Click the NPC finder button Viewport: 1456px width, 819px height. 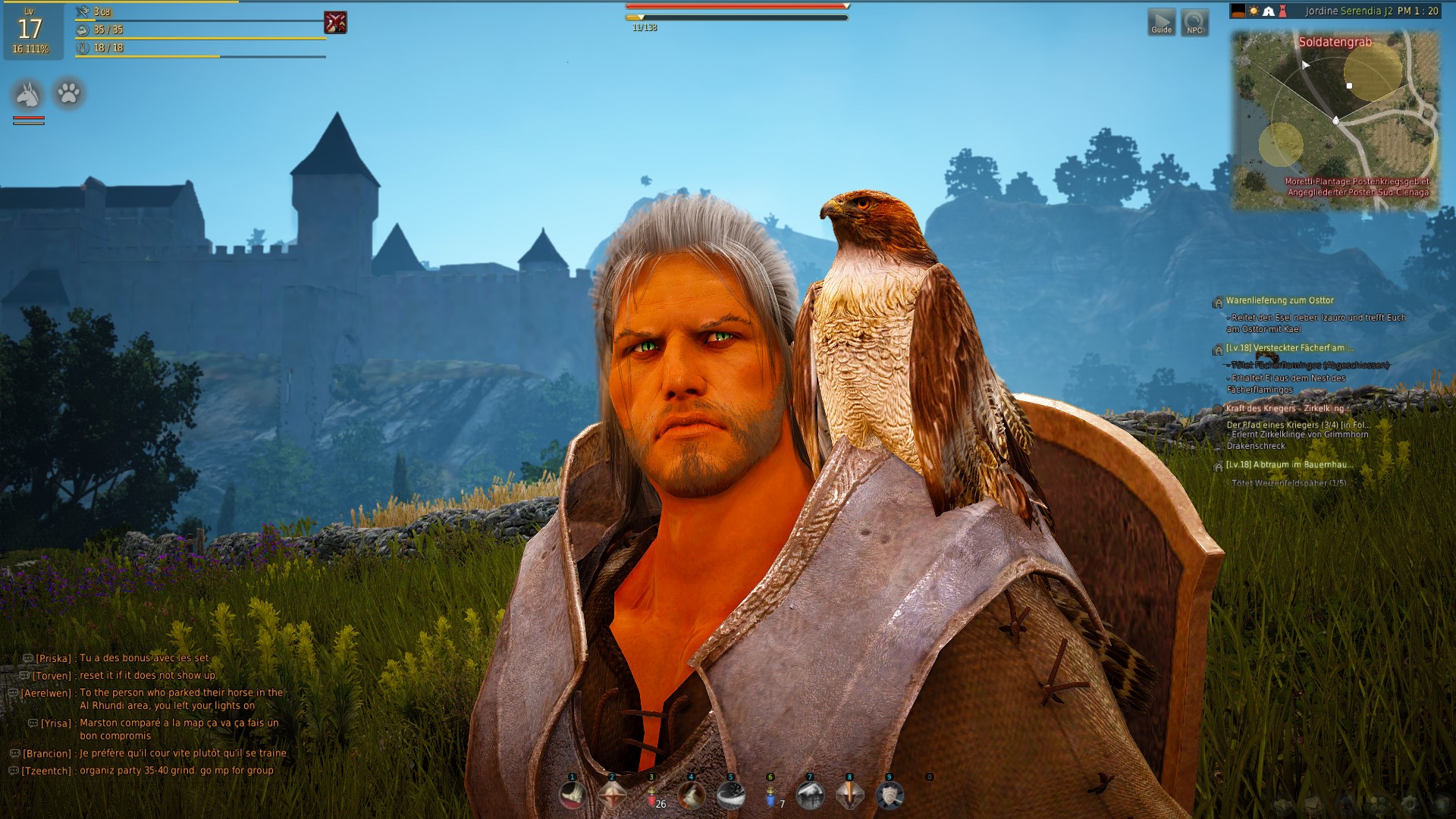pos(1194,22)
